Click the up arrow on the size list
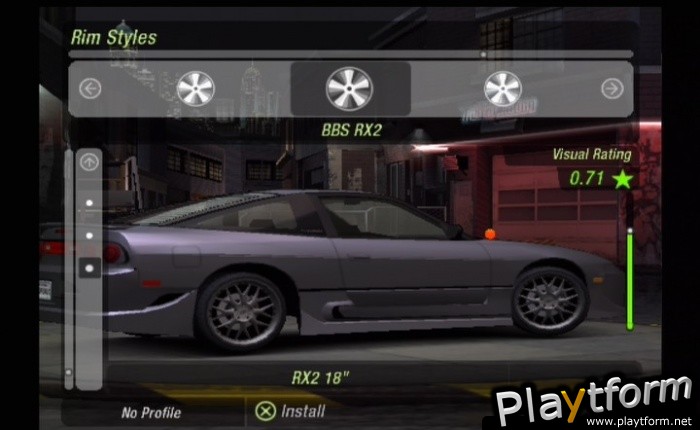 point(89,162)
